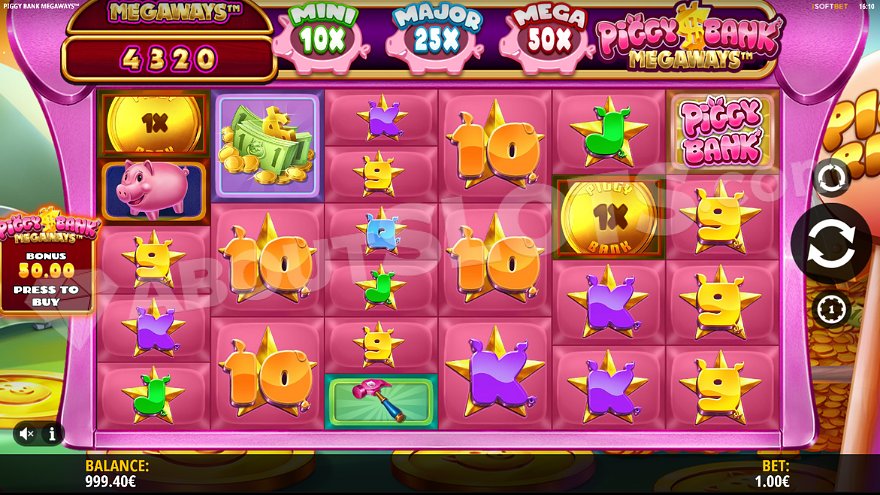Open the game info panel
The width and height of the screenshot is (880, 495).
point(52,434)
